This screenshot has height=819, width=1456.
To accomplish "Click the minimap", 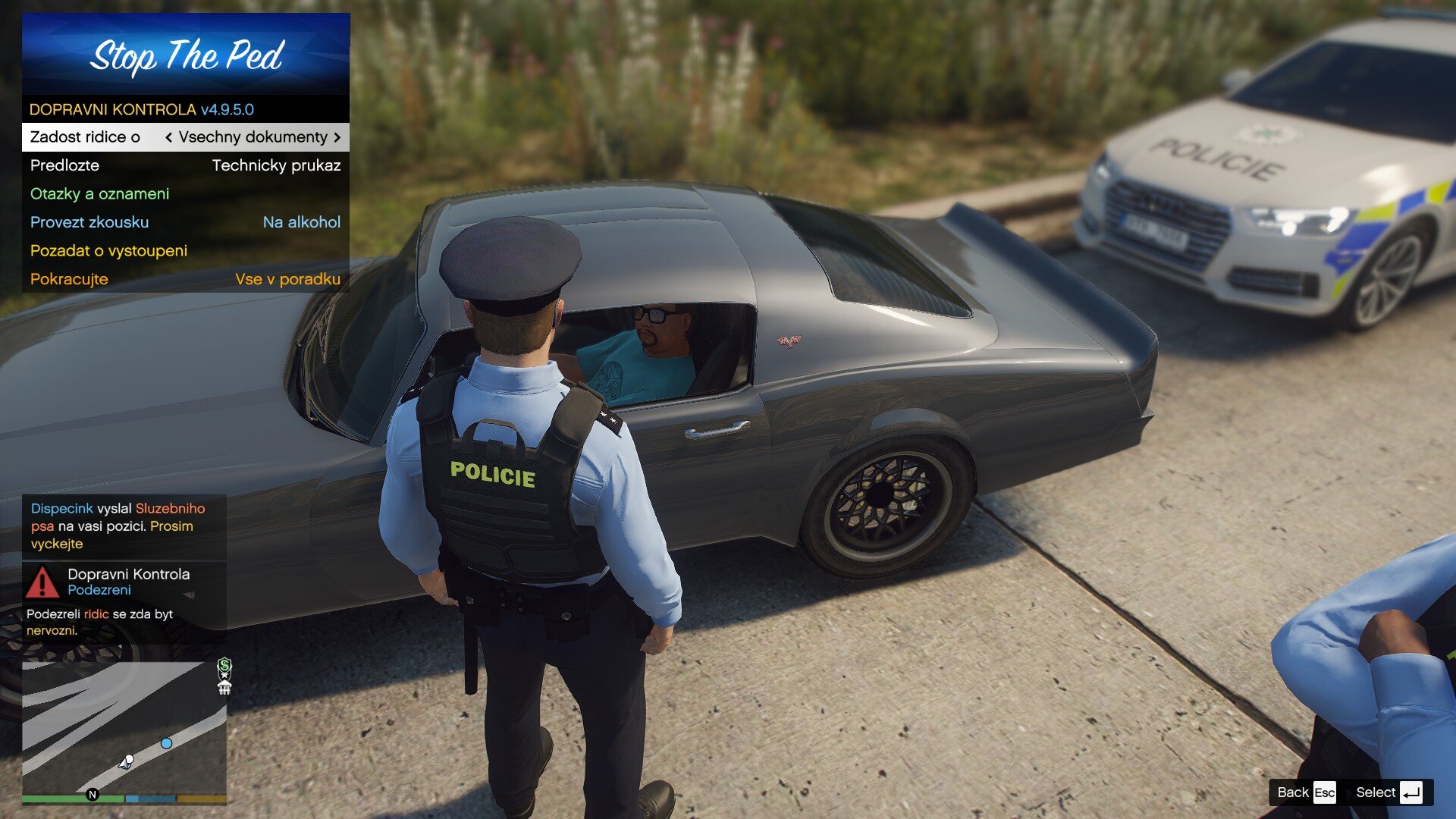I will 124,726.
